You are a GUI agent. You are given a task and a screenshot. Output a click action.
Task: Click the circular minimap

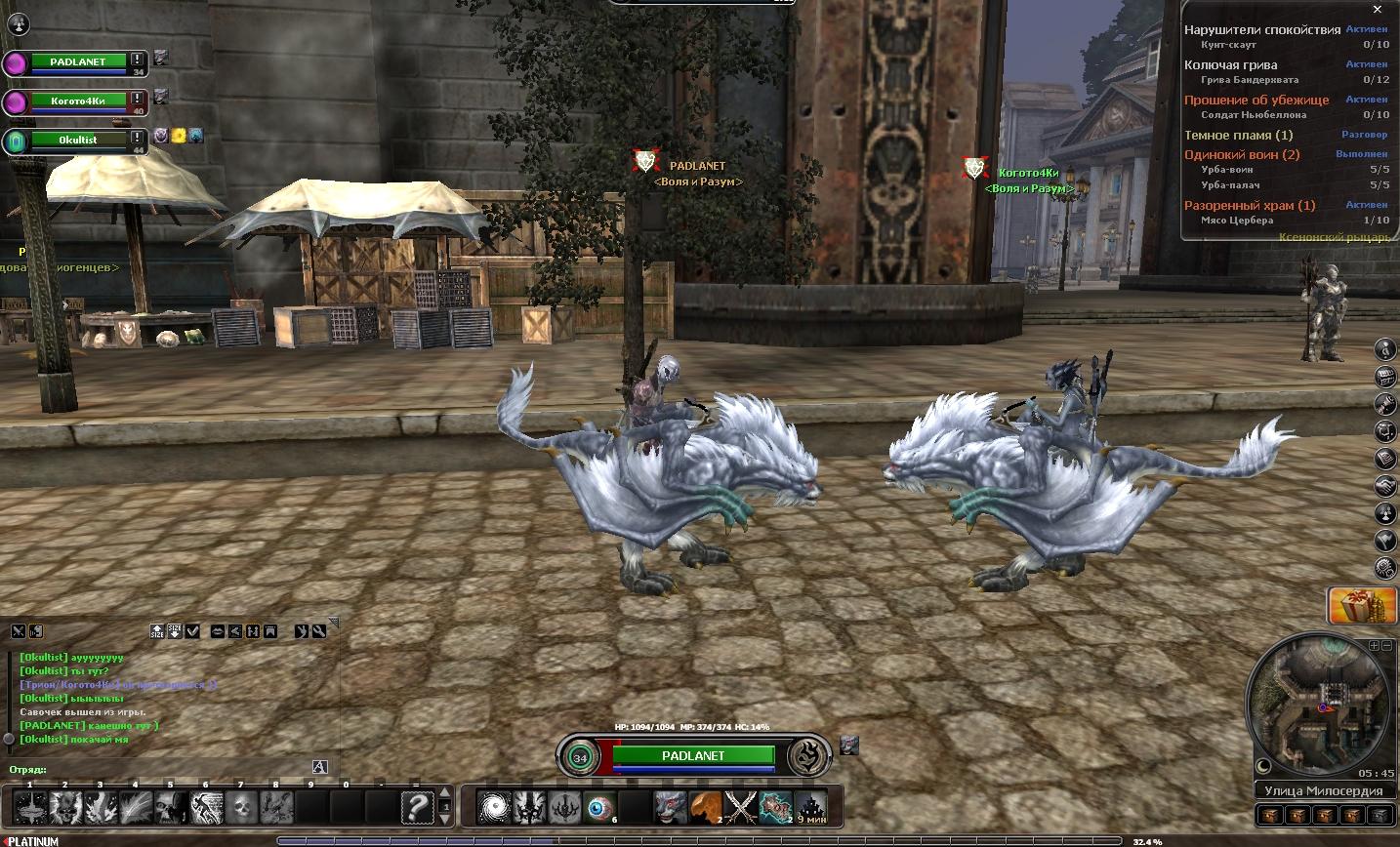[x=1318, y=704]
